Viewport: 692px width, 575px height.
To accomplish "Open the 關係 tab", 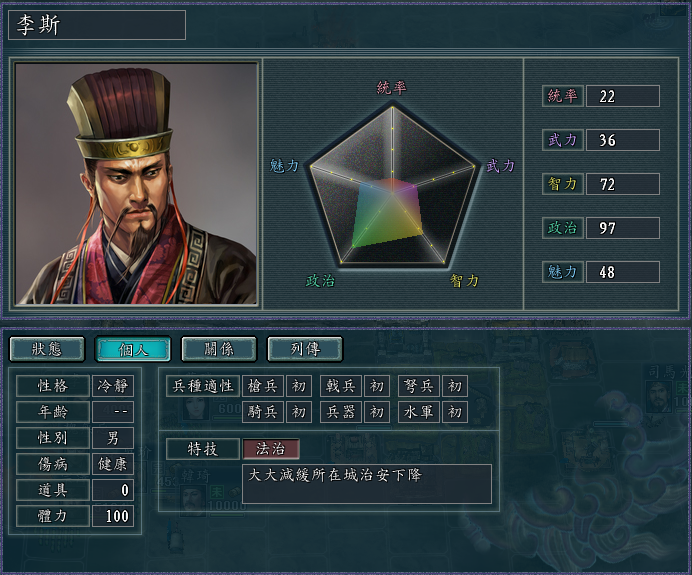I will [x=219, y=349].
